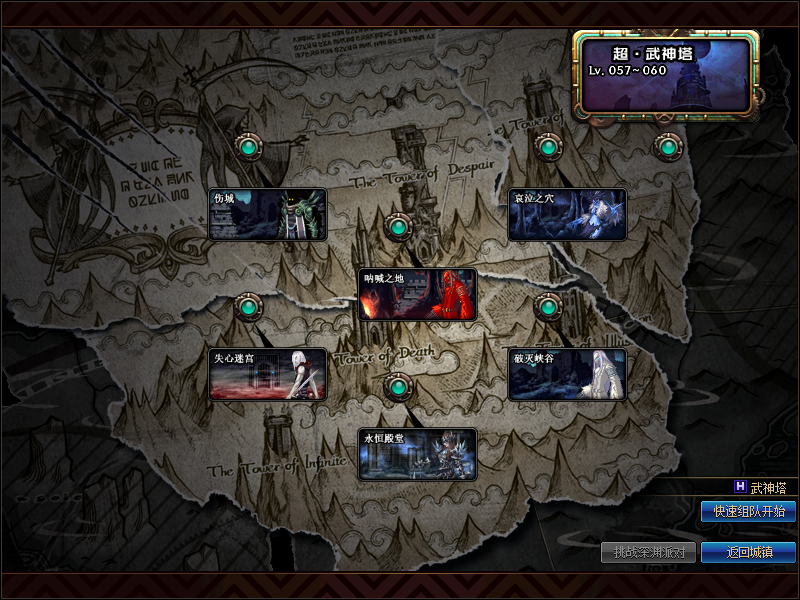Viewport: 800px width, 600px height.
Task: Select the 失心迷宫 dungeon
Action: pyautogui.click(x=267, y=374)
